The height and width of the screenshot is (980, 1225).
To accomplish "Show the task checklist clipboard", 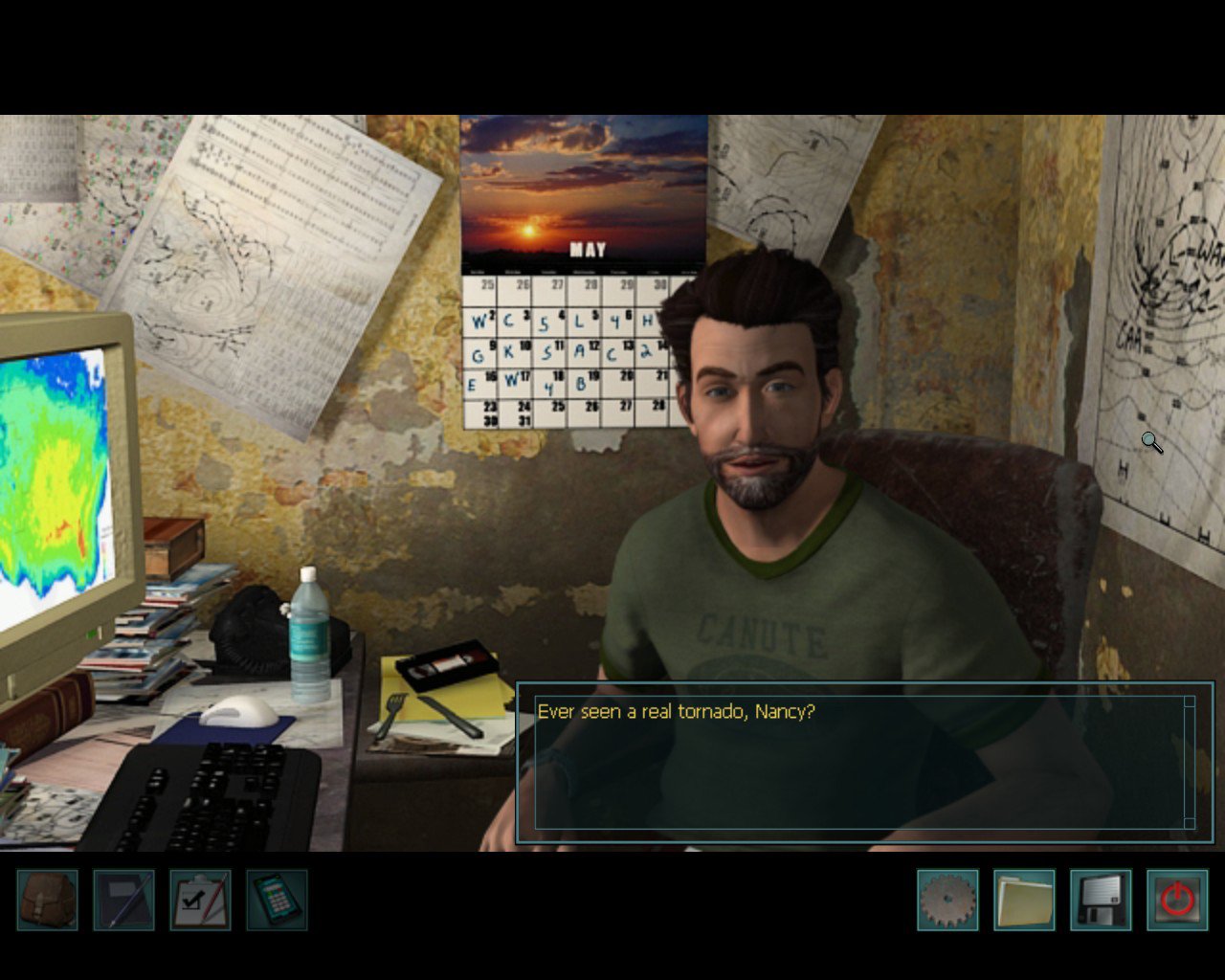I will [201, 900].
